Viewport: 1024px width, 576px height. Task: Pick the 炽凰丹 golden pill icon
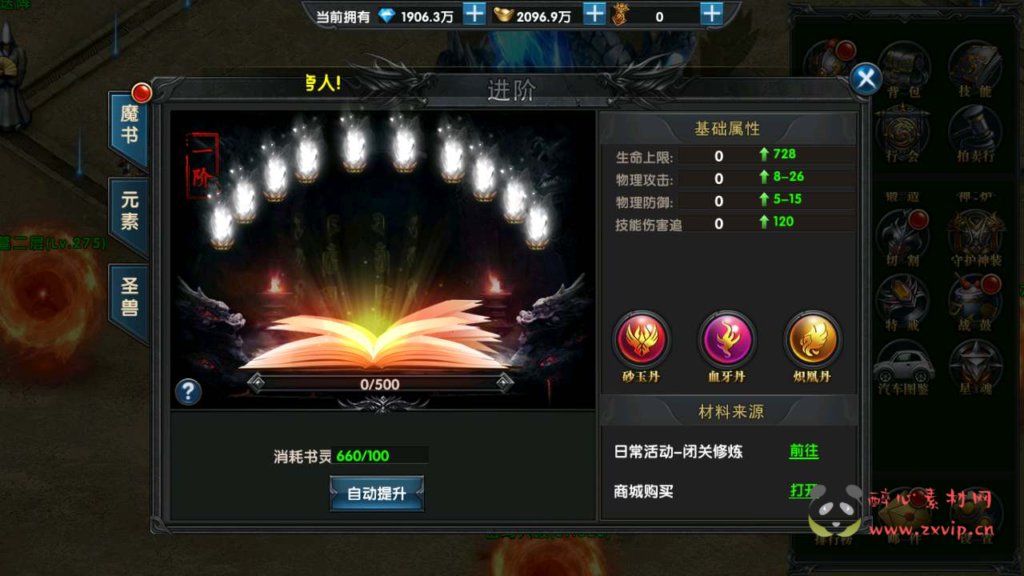[812, 339]
